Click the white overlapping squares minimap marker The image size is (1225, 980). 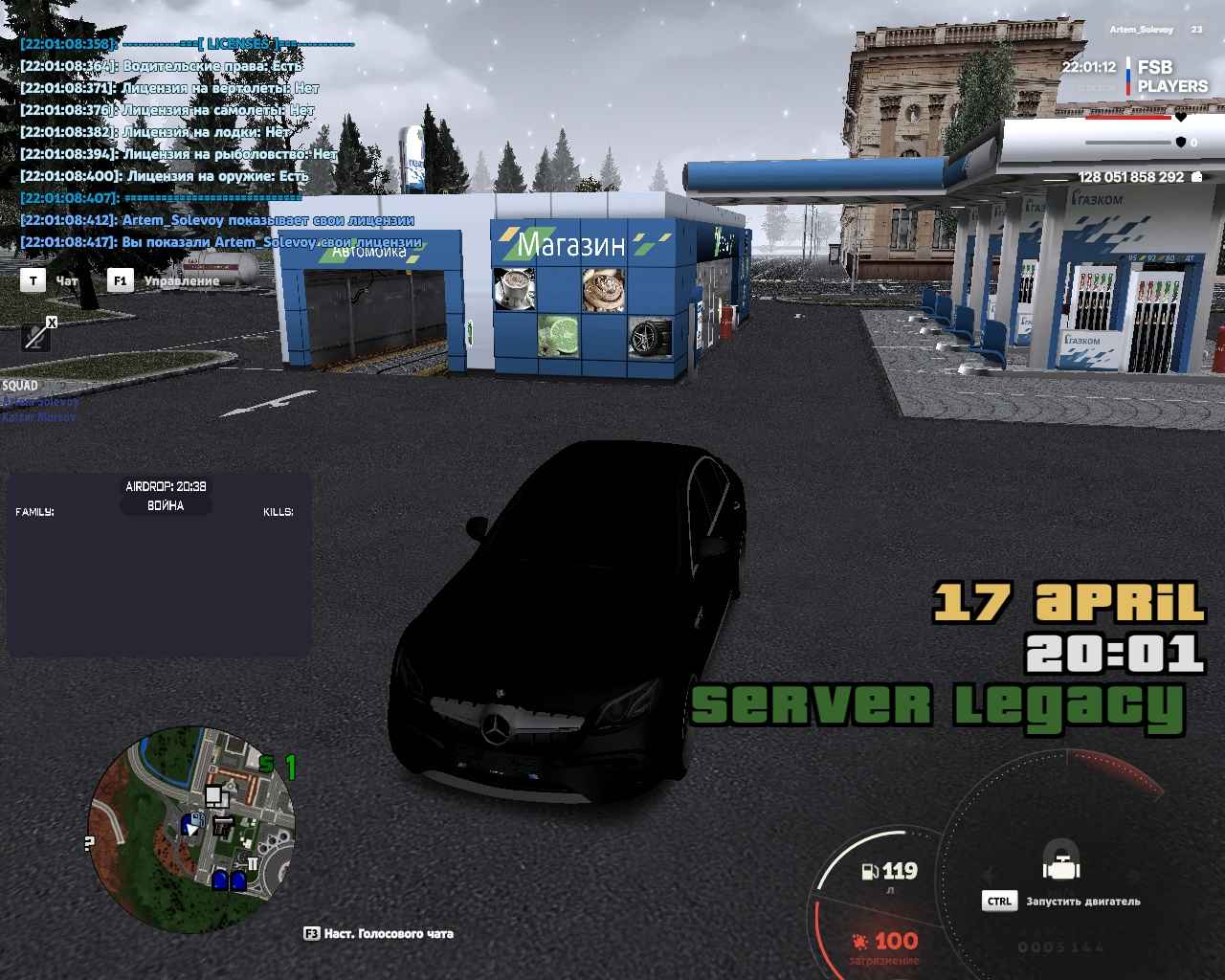tap(216, 795)
